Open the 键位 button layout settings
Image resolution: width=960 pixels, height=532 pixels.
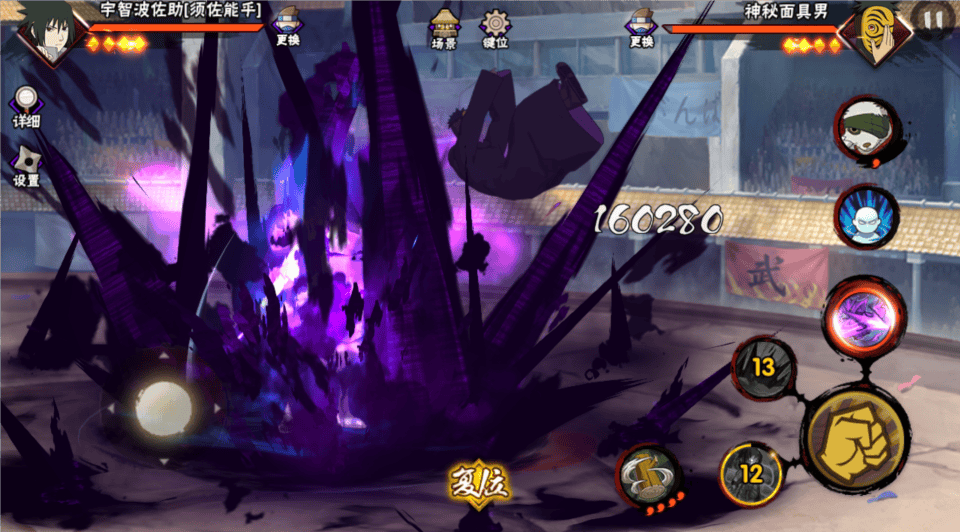point(495,29)
